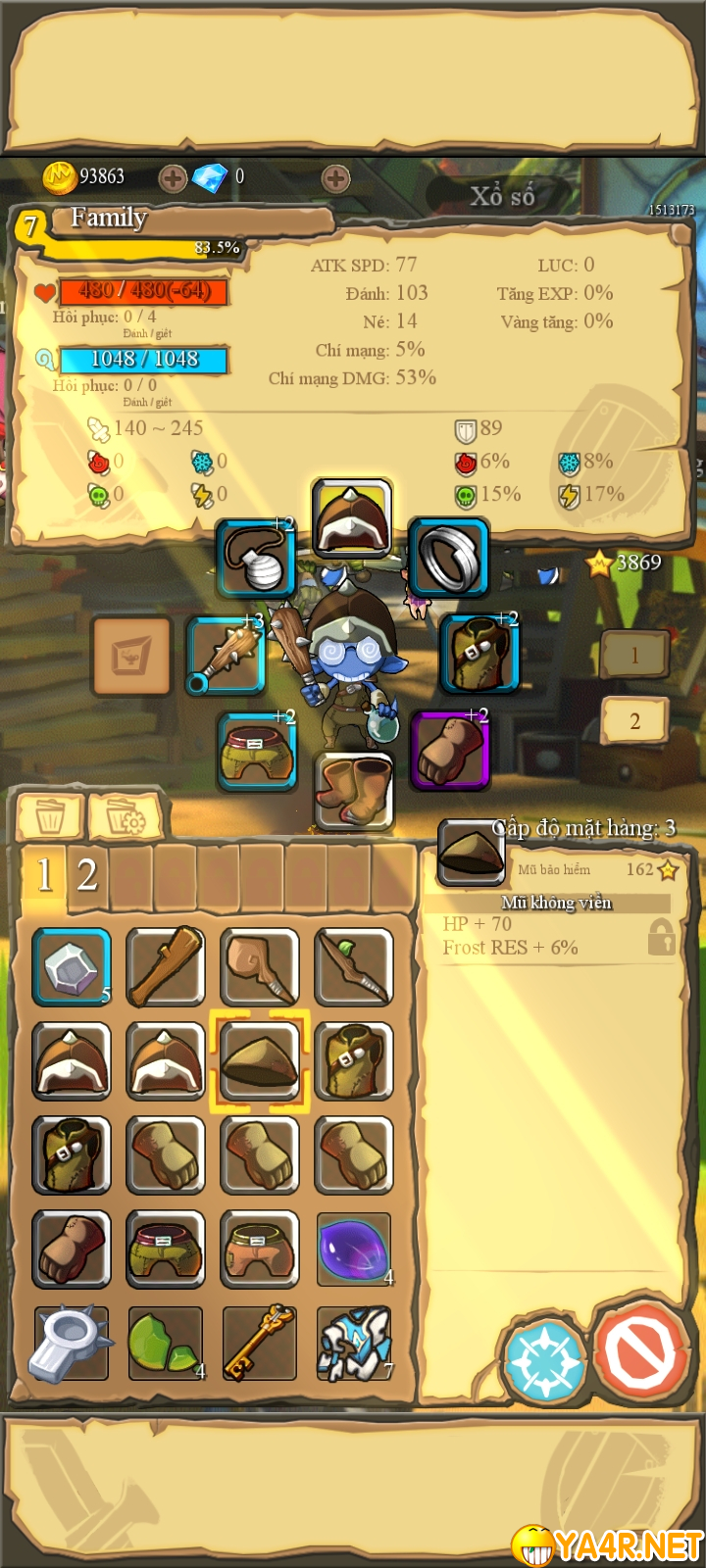This screenshot has height=1568, width=706.
Task: Select the equipped spiked club weapon
Action: (x=227, y=655)
